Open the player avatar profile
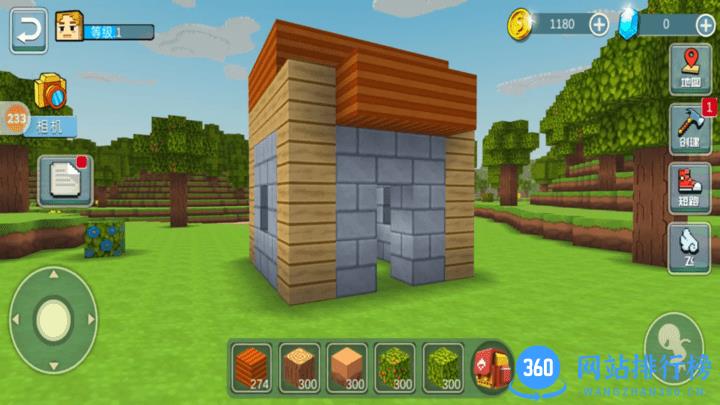The image size is (720, 405). 69,27
